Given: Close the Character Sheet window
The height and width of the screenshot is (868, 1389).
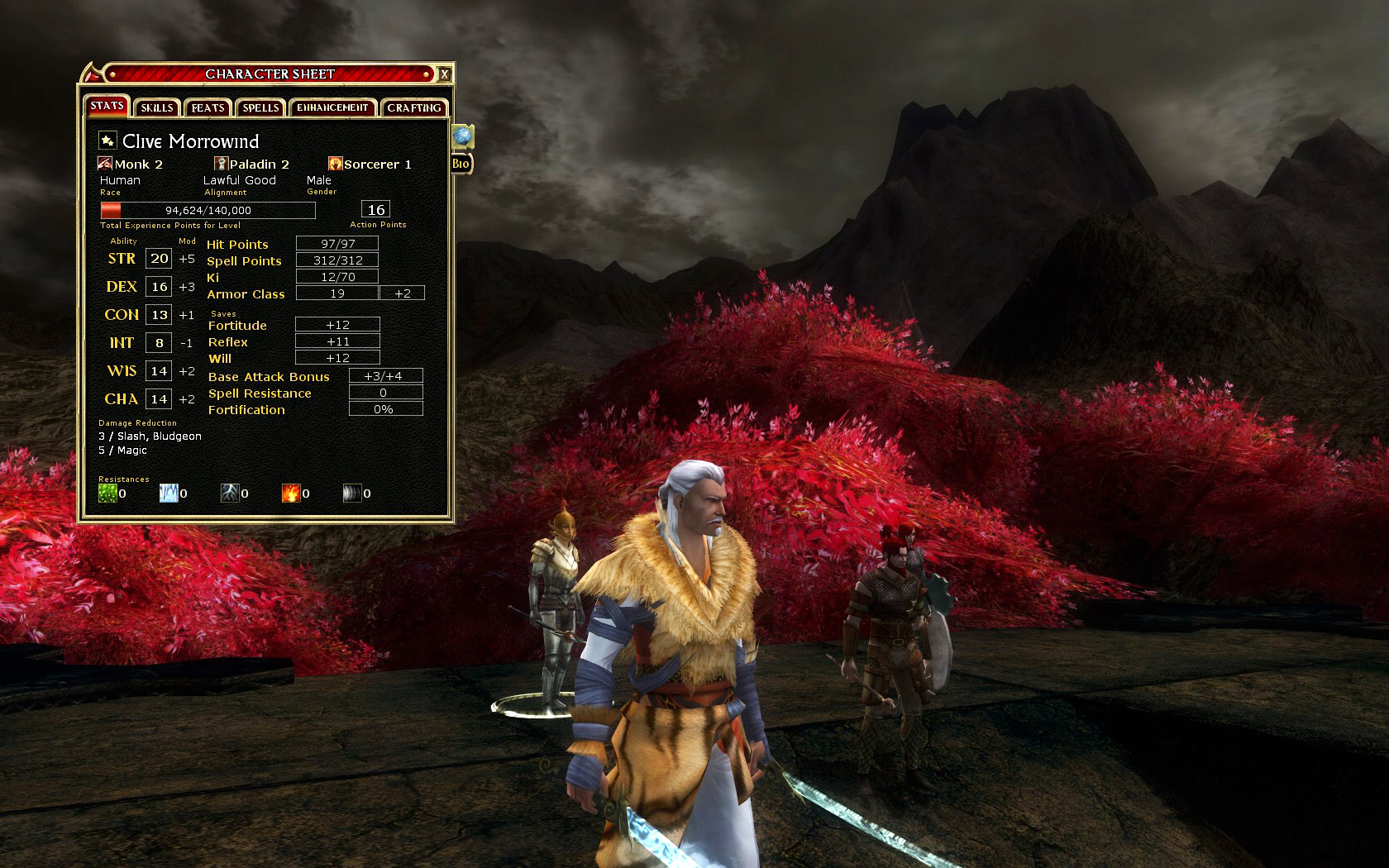Looking at the screenshot, I should tap(444, 74).
